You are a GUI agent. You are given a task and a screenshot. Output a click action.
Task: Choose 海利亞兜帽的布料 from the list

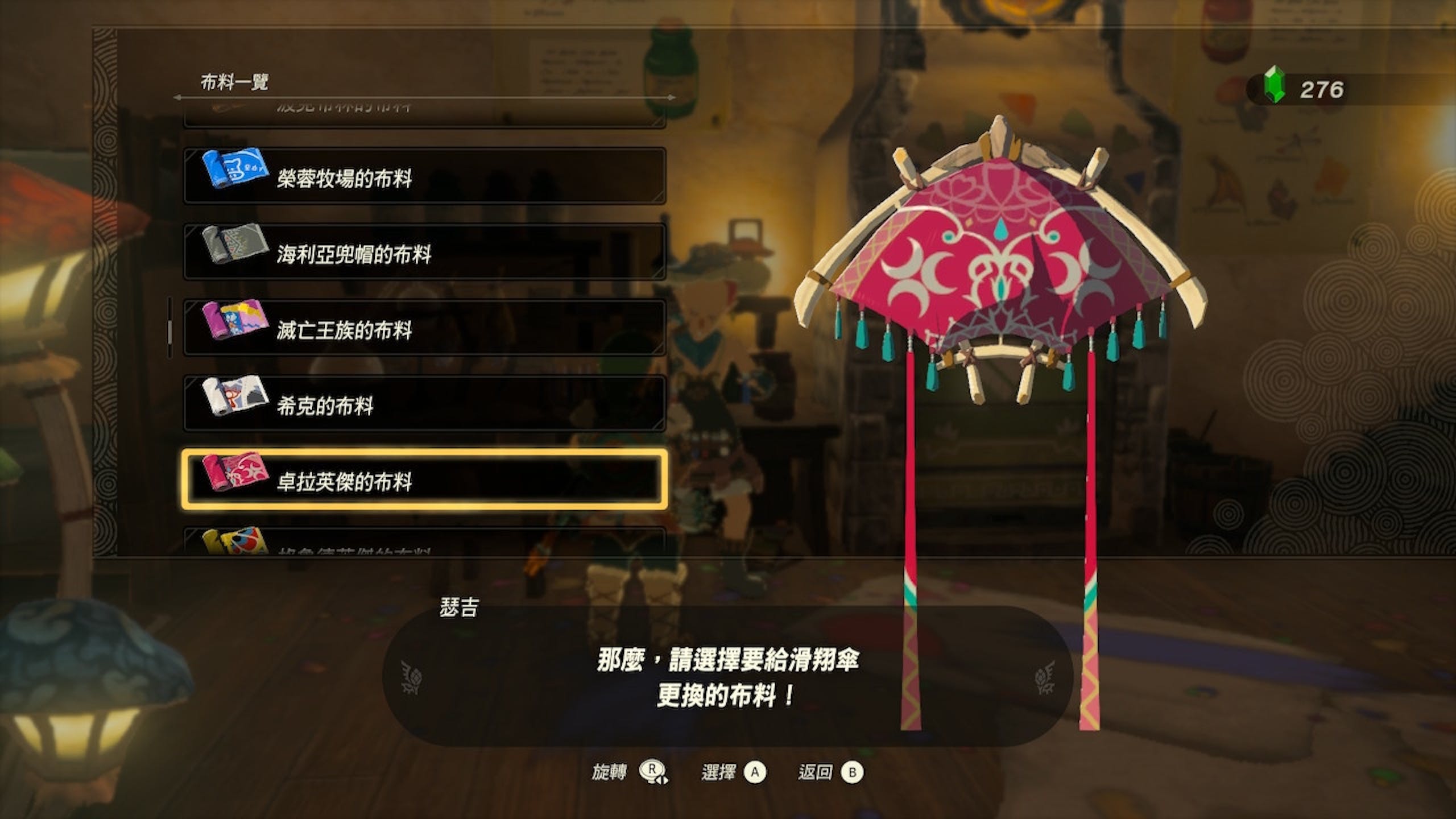click(424, 252)
